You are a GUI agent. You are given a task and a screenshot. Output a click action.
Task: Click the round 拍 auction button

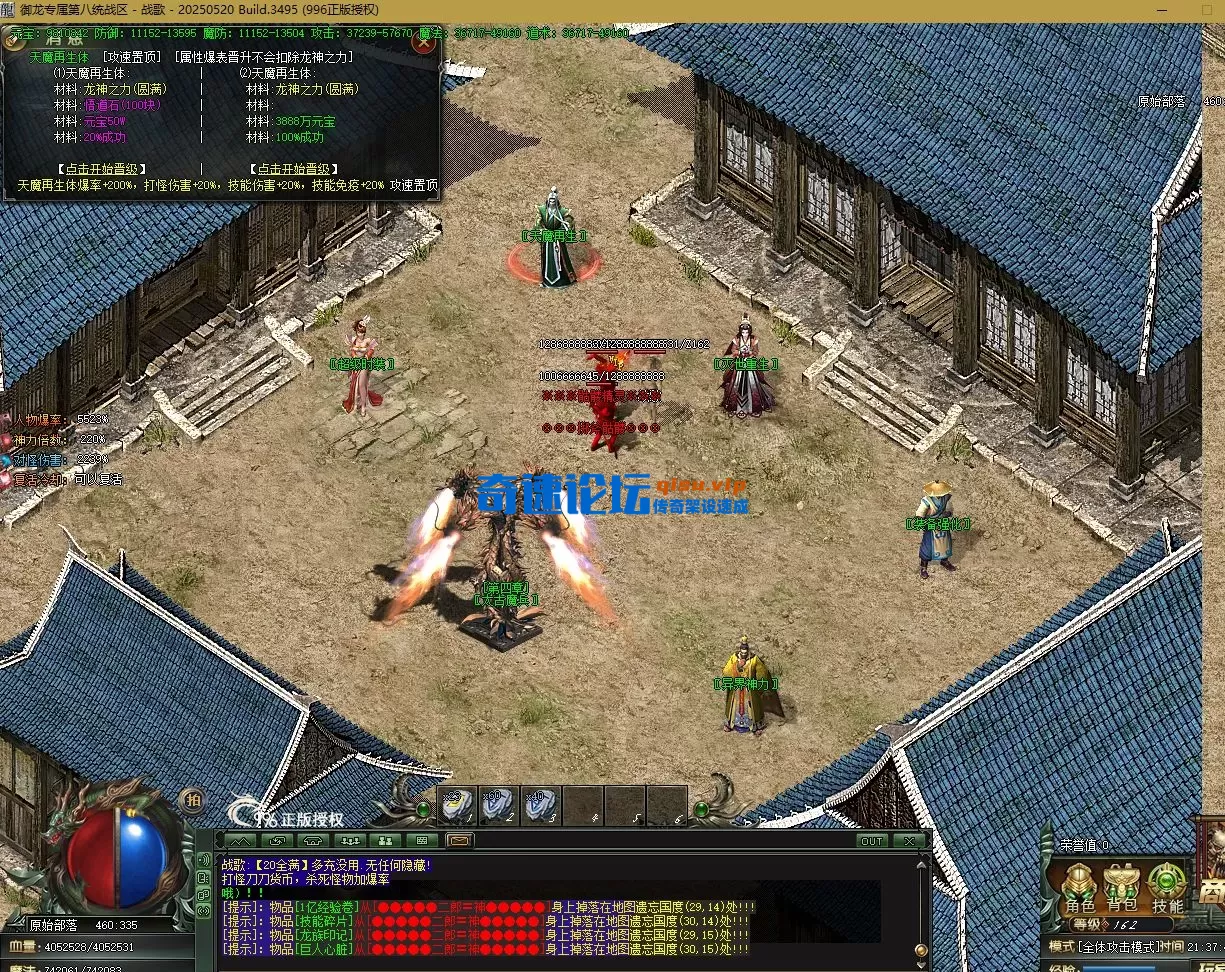pyautogui.click(x=193, y=799)
